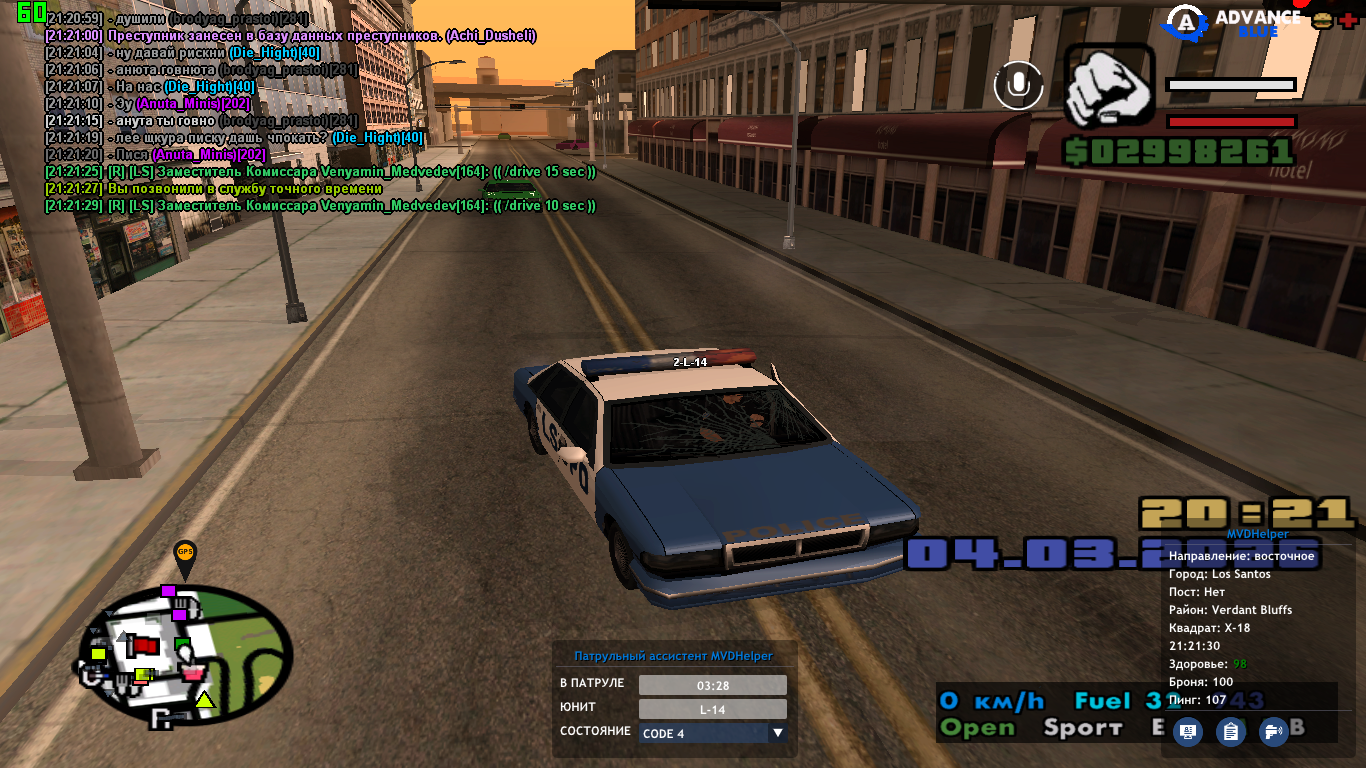Click the Open door status label
Screen dimensions: 1366x768
click(977, 728)
